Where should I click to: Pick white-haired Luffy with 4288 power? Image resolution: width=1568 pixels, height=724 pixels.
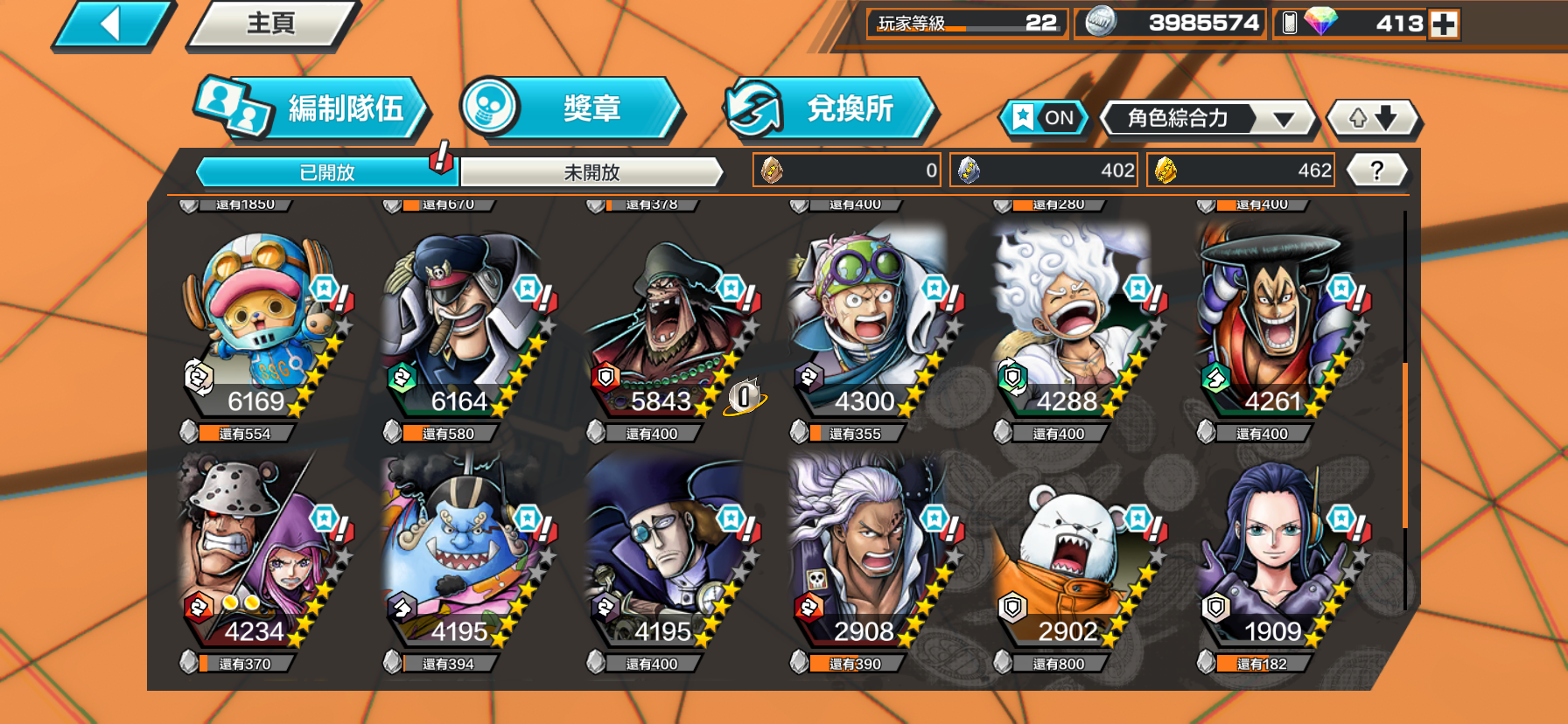click(1073, 324)
